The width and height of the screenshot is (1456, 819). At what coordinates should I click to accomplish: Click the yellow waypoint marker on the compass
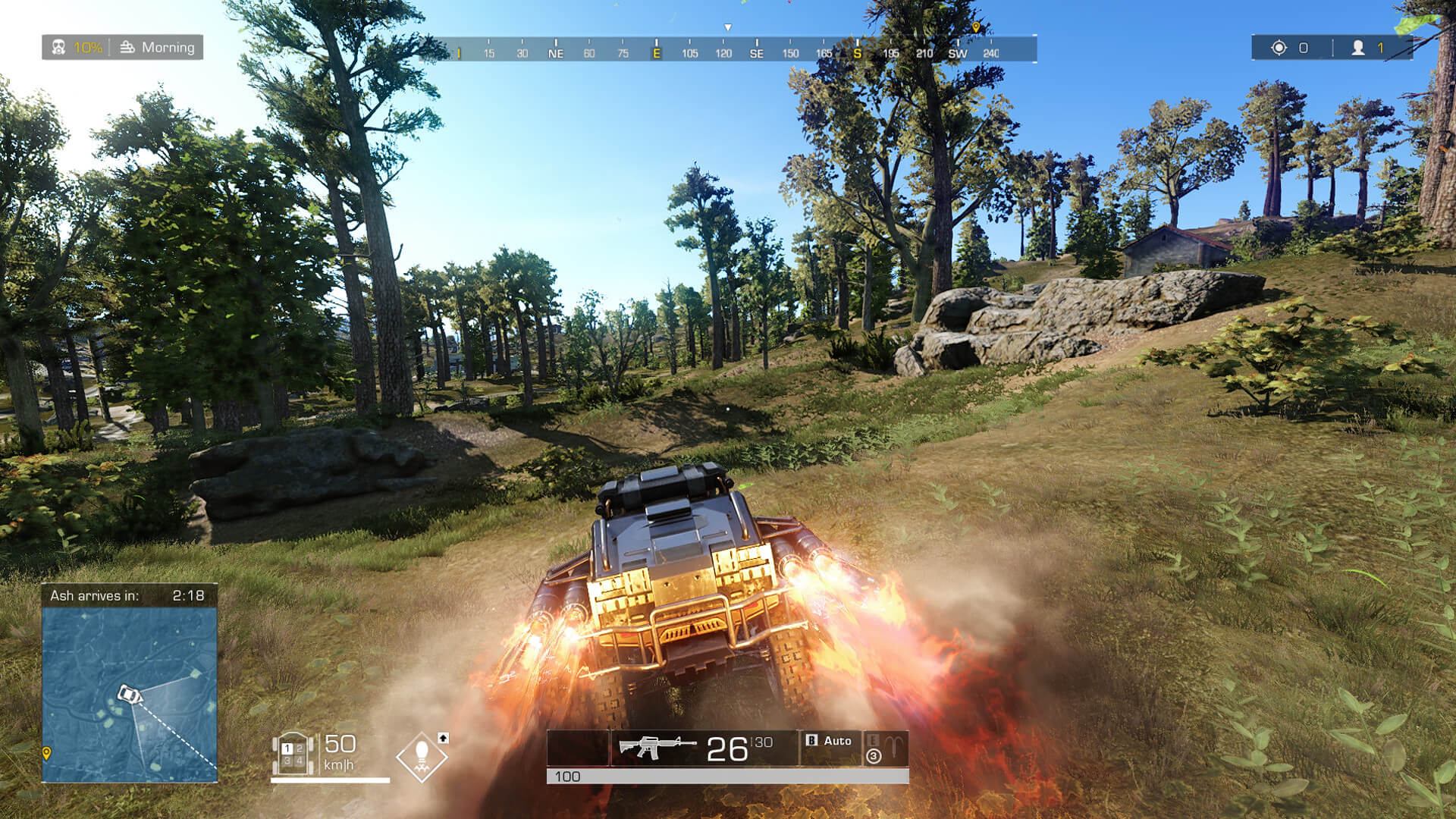coord(976,27)
